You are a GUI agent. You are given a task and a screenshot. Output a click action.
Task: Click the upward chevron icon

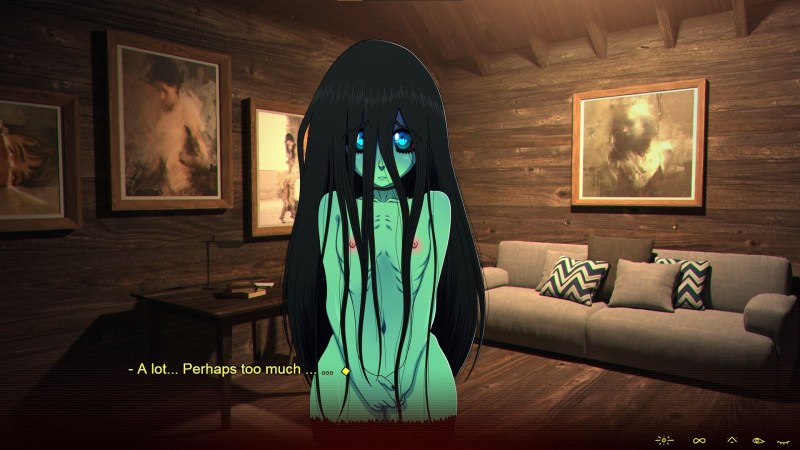click(731, 440)
